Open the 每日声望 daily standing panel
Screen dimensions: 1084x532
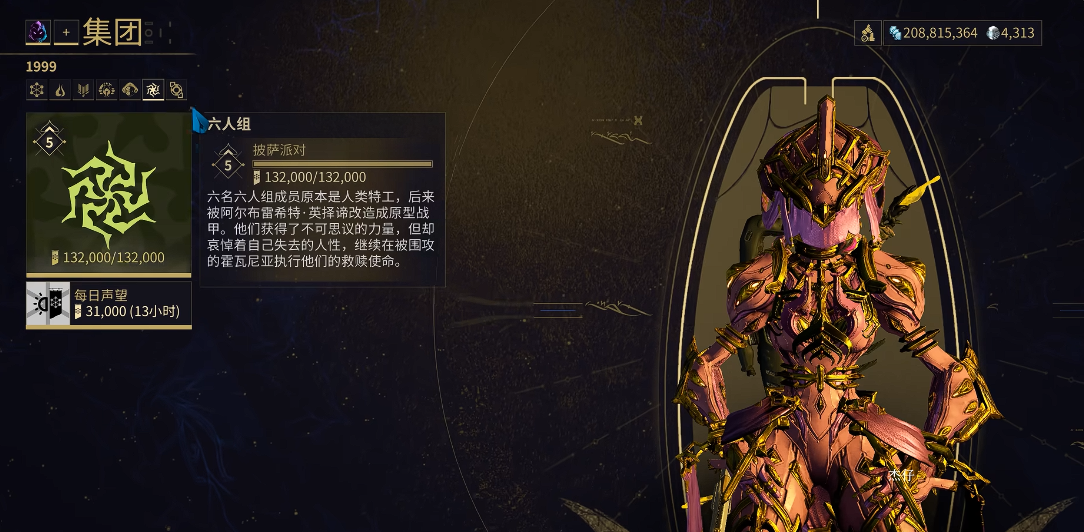108,304
